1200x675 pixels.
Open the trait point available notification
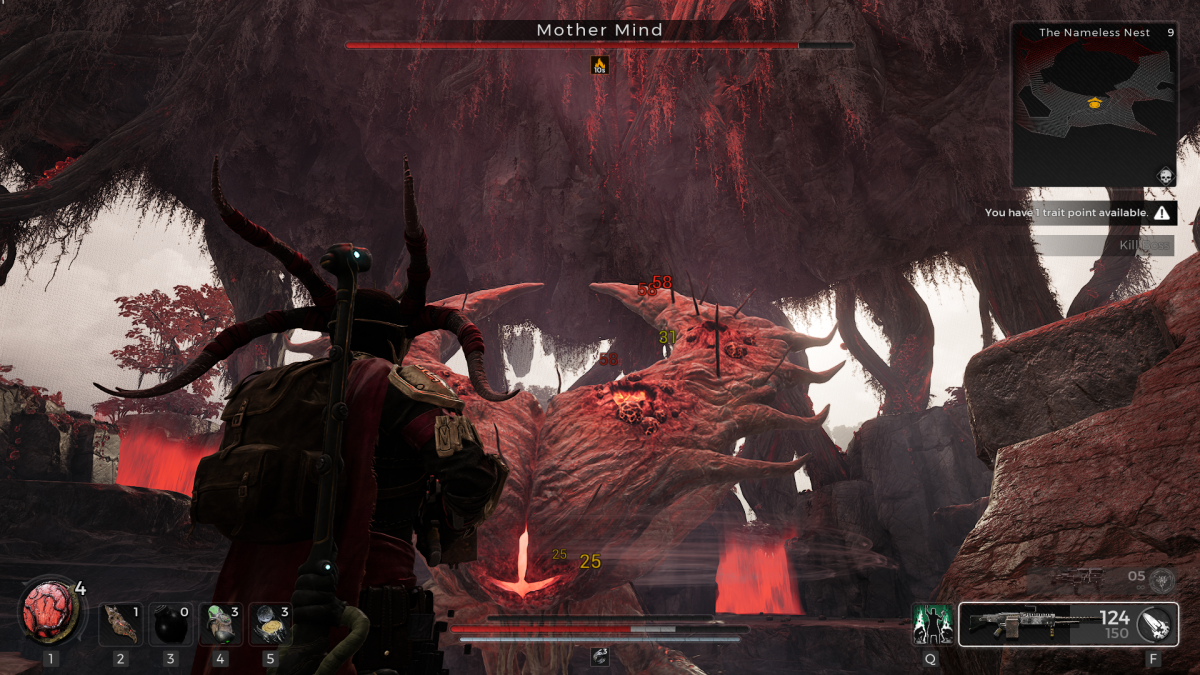[1079, 213]
